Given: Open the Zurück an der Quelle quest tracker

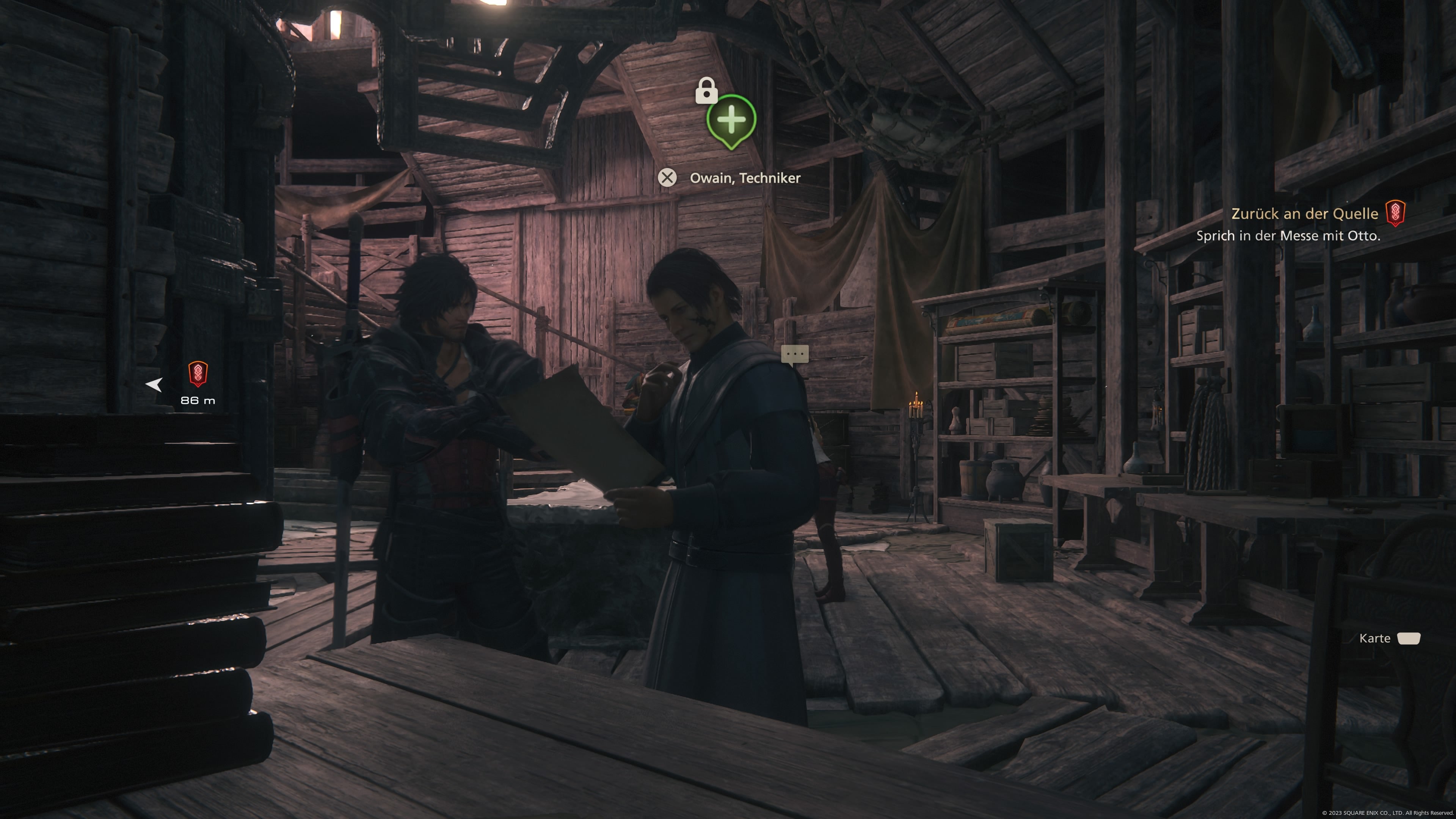Looking at the screenshot, I should [1304, 213].
